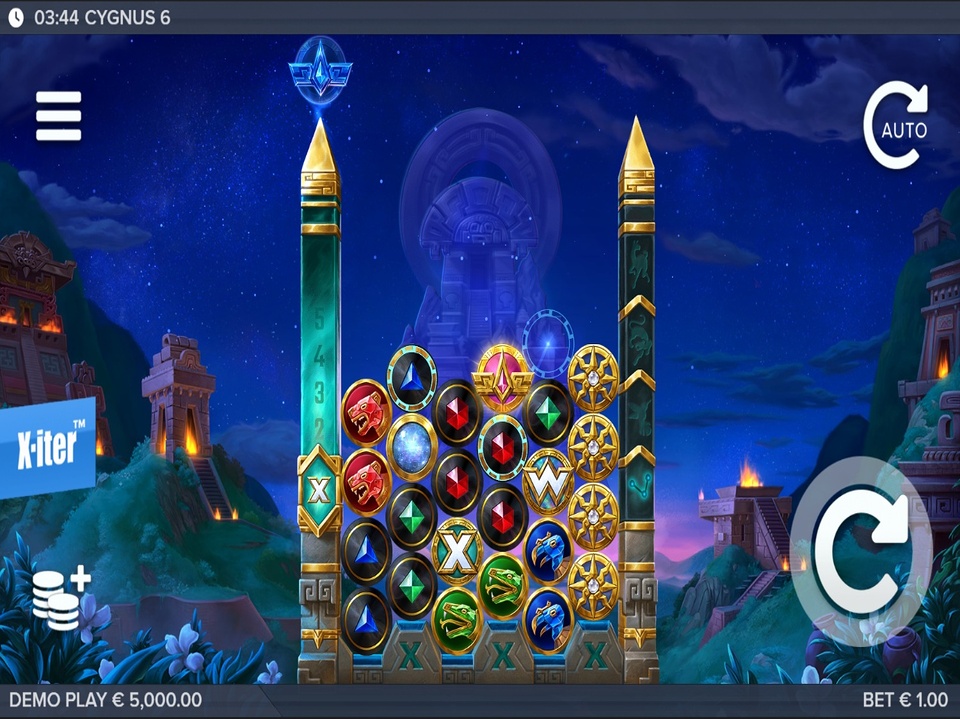Viewport: 960px width, 719px height.
Task: Spin the reels with the large arrow button
Action: pos(860,551)
